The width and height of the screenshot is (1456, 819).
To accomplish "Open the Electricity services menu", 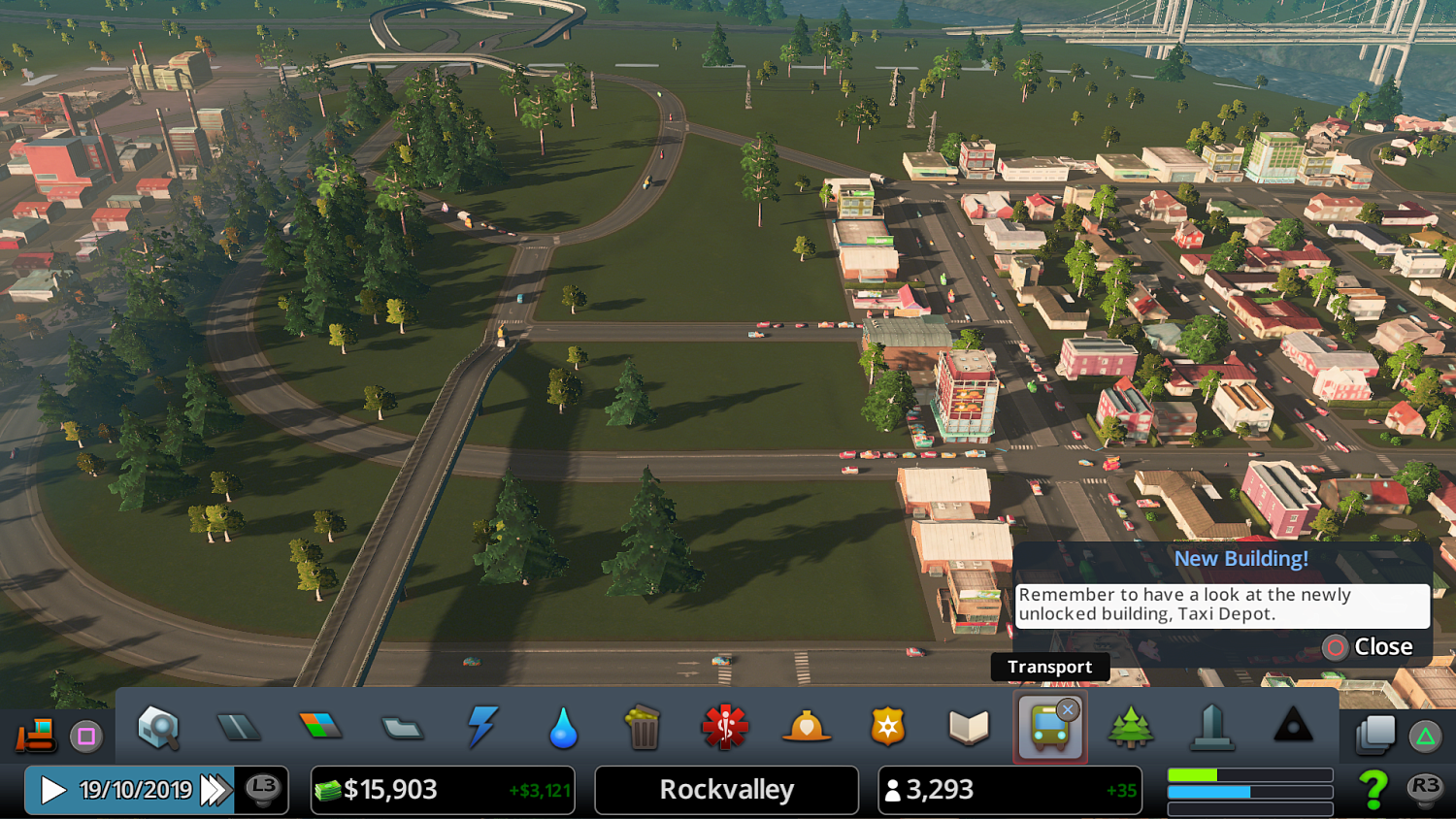I will [x=482, y=726].
